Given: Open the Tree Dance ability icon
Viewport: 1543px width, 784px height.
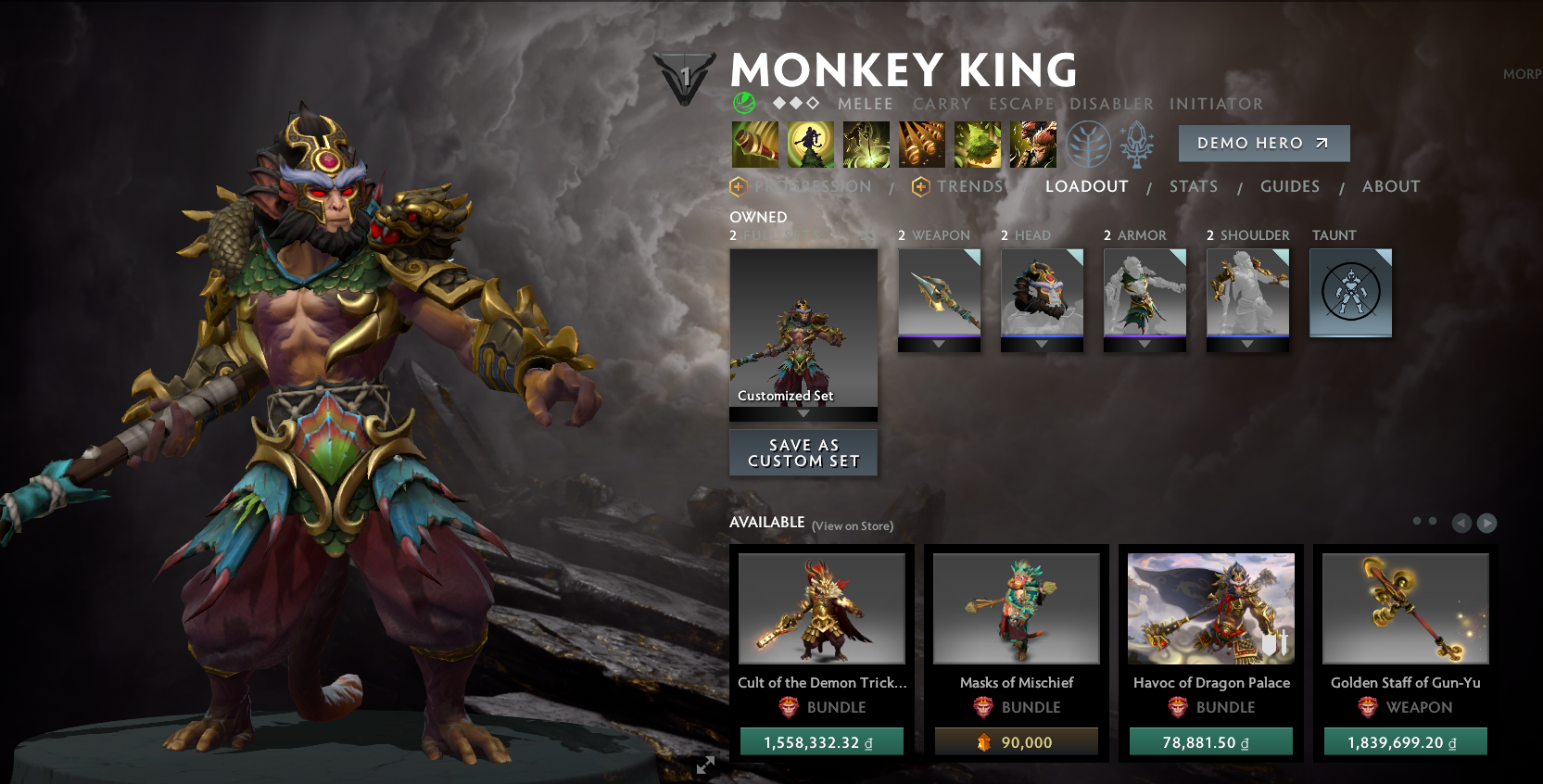Looking at the screenshot, I should (811, 145).
